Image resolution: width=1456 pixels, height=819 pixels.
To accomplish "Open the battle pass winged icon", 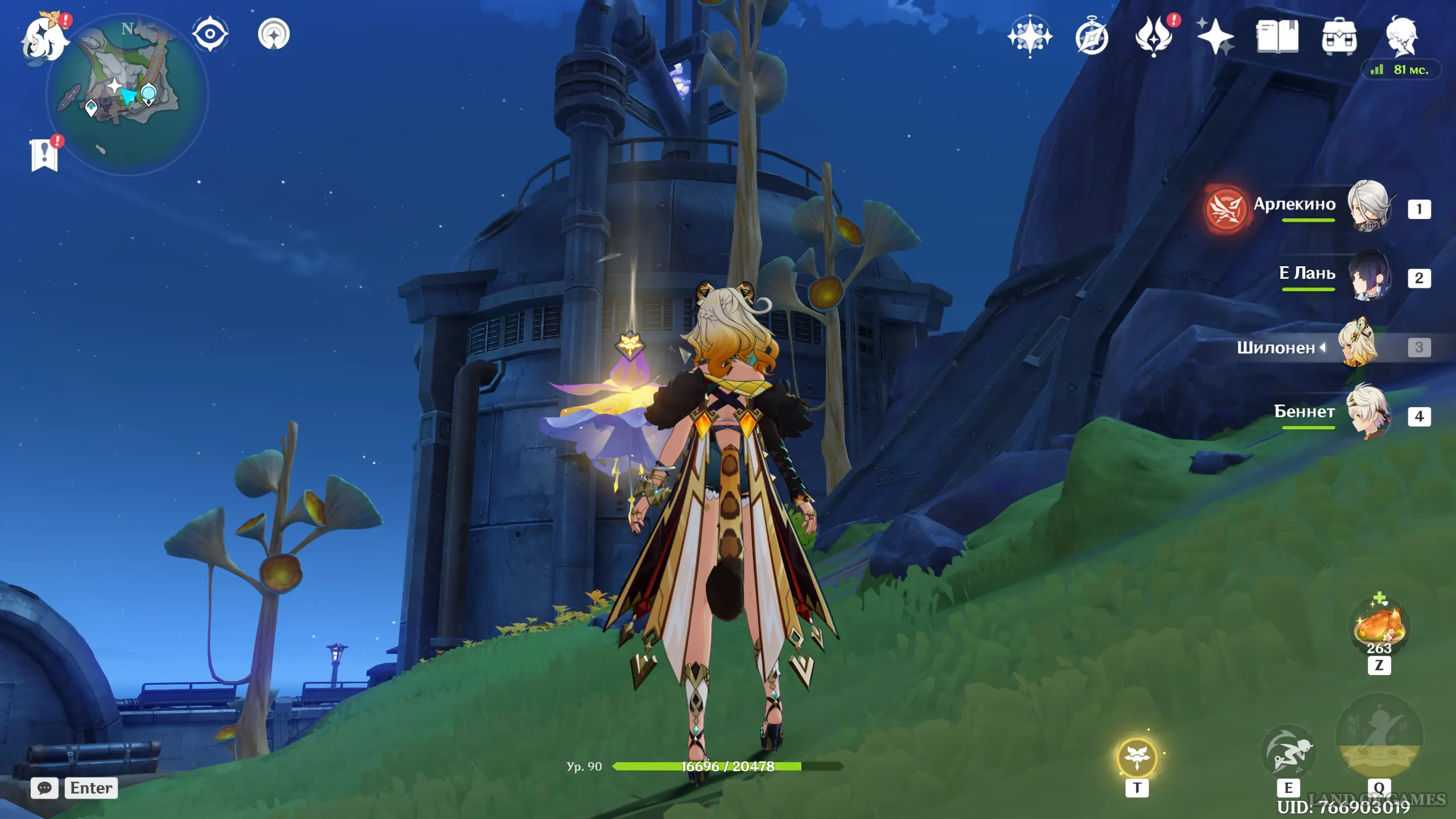I will click(1154, 36).
